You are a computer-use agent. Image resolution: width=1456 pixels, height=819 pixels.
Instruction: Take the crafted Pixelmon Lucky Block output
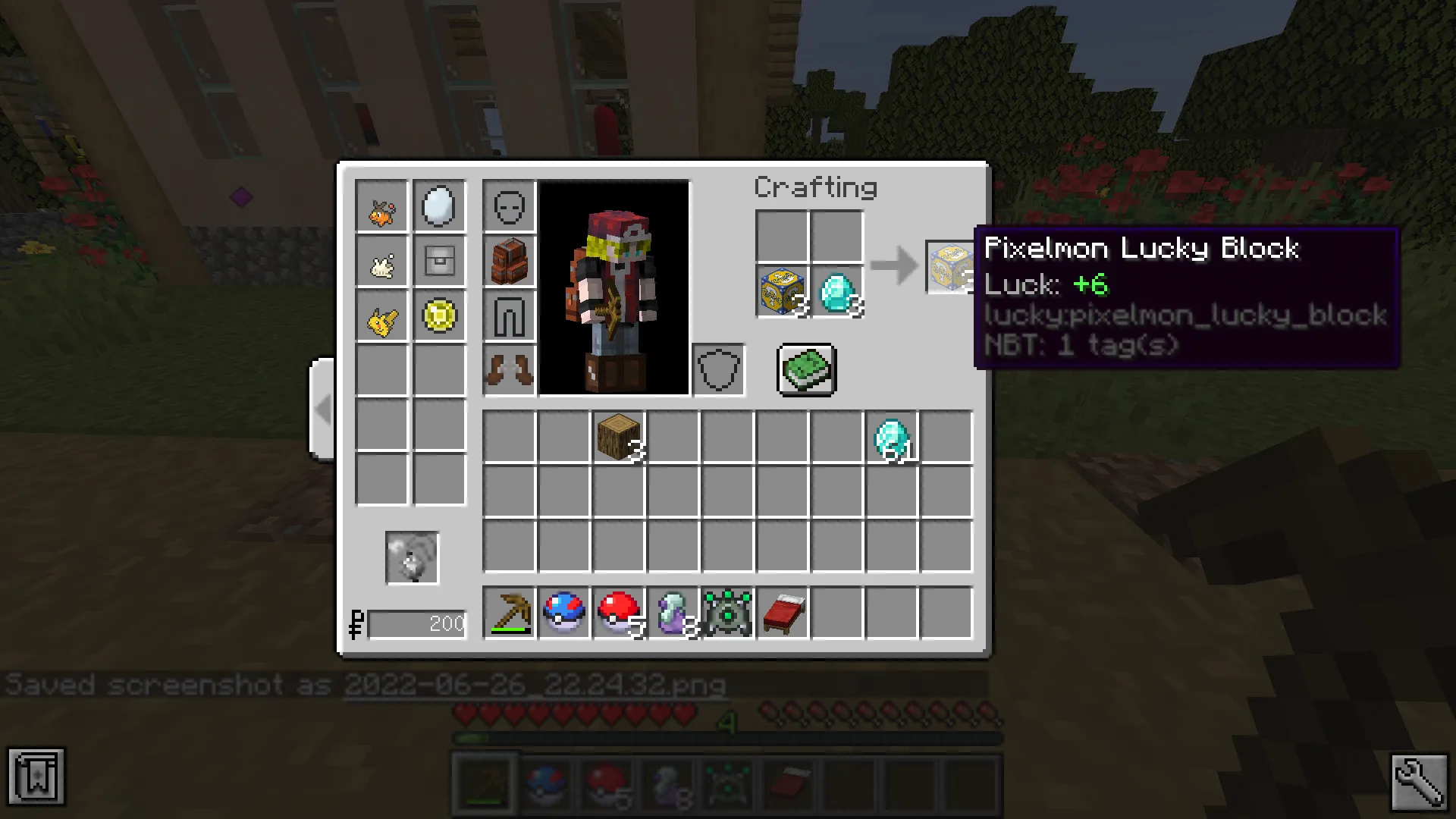coord(949,267)
